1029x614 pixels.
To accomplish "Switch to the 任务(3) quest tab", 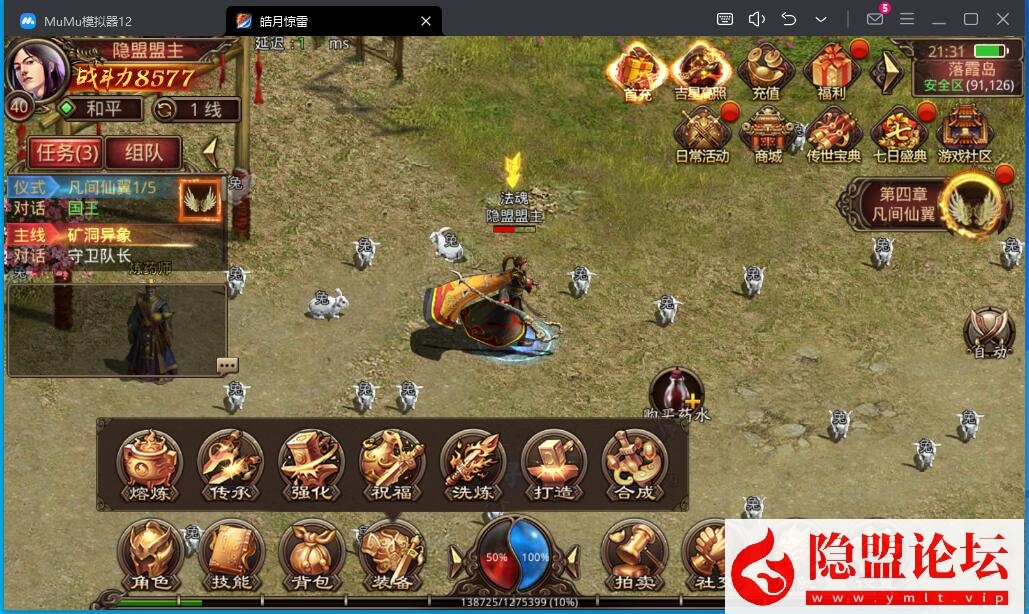I will [x=65, y=153].
